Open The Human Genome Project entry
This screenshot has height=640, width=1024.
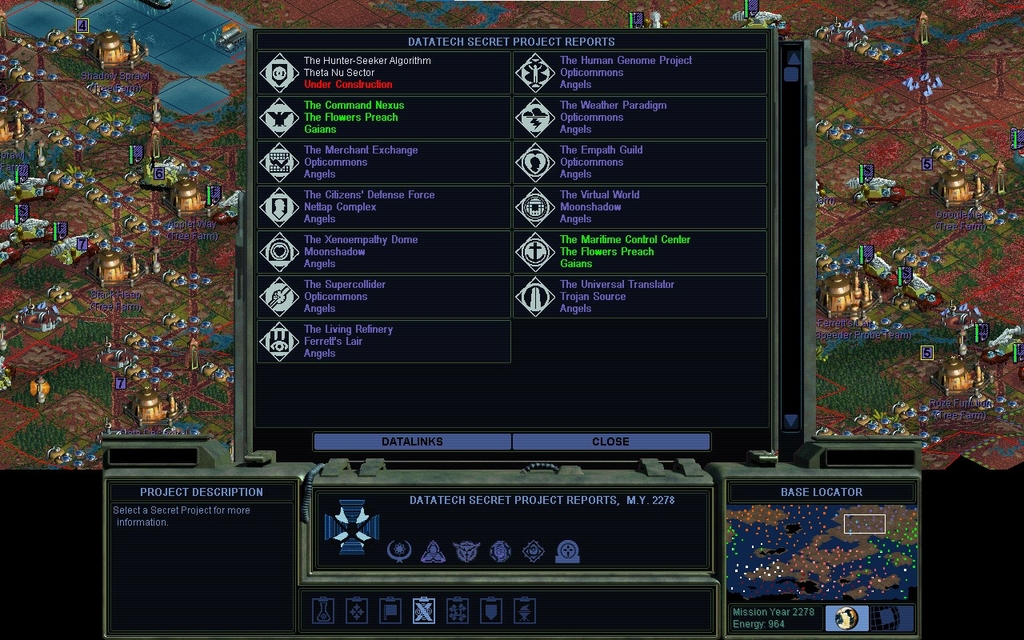pos(640,73)
